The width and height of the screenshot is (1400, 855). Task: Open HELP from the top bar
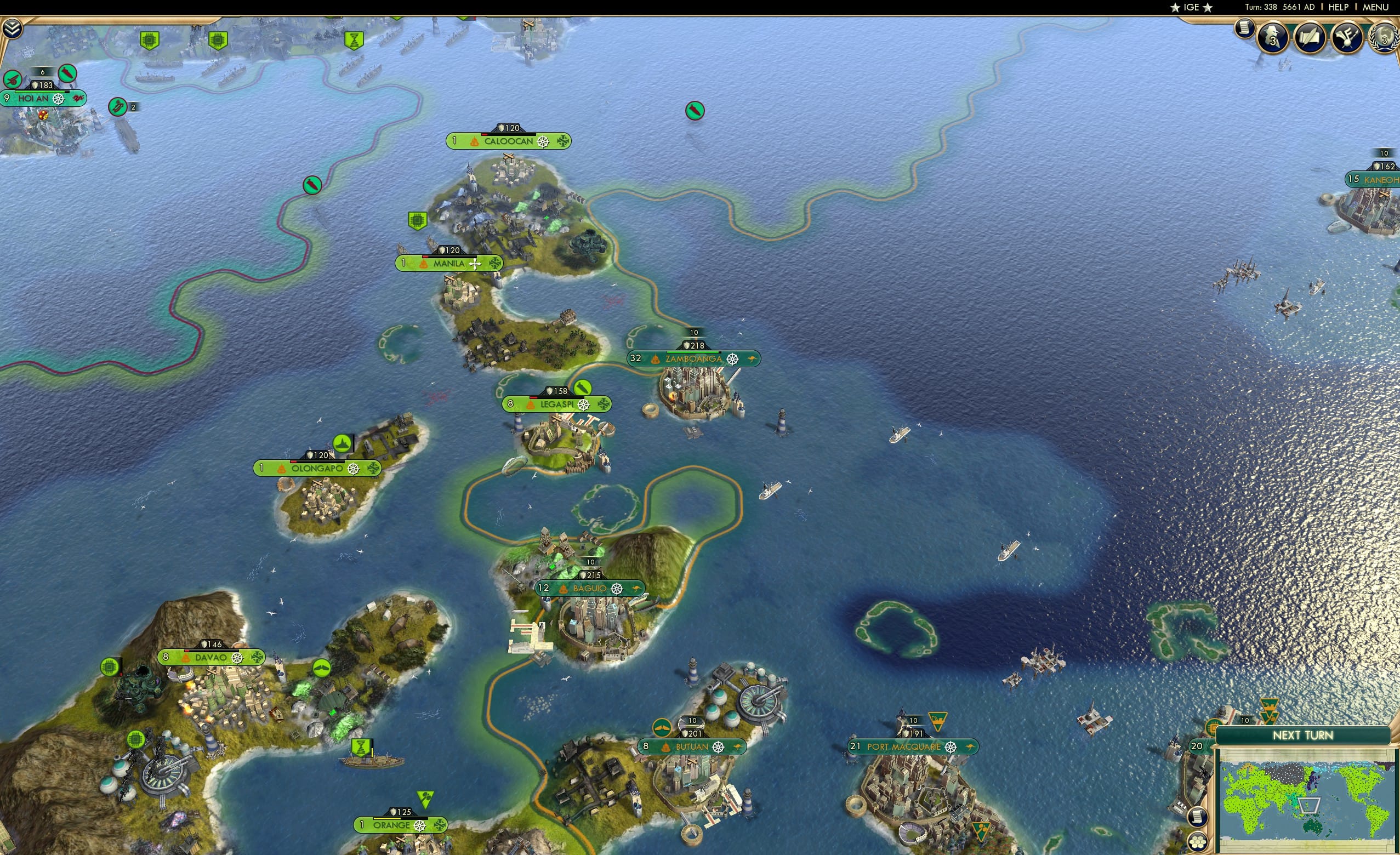click(1339, 7)
